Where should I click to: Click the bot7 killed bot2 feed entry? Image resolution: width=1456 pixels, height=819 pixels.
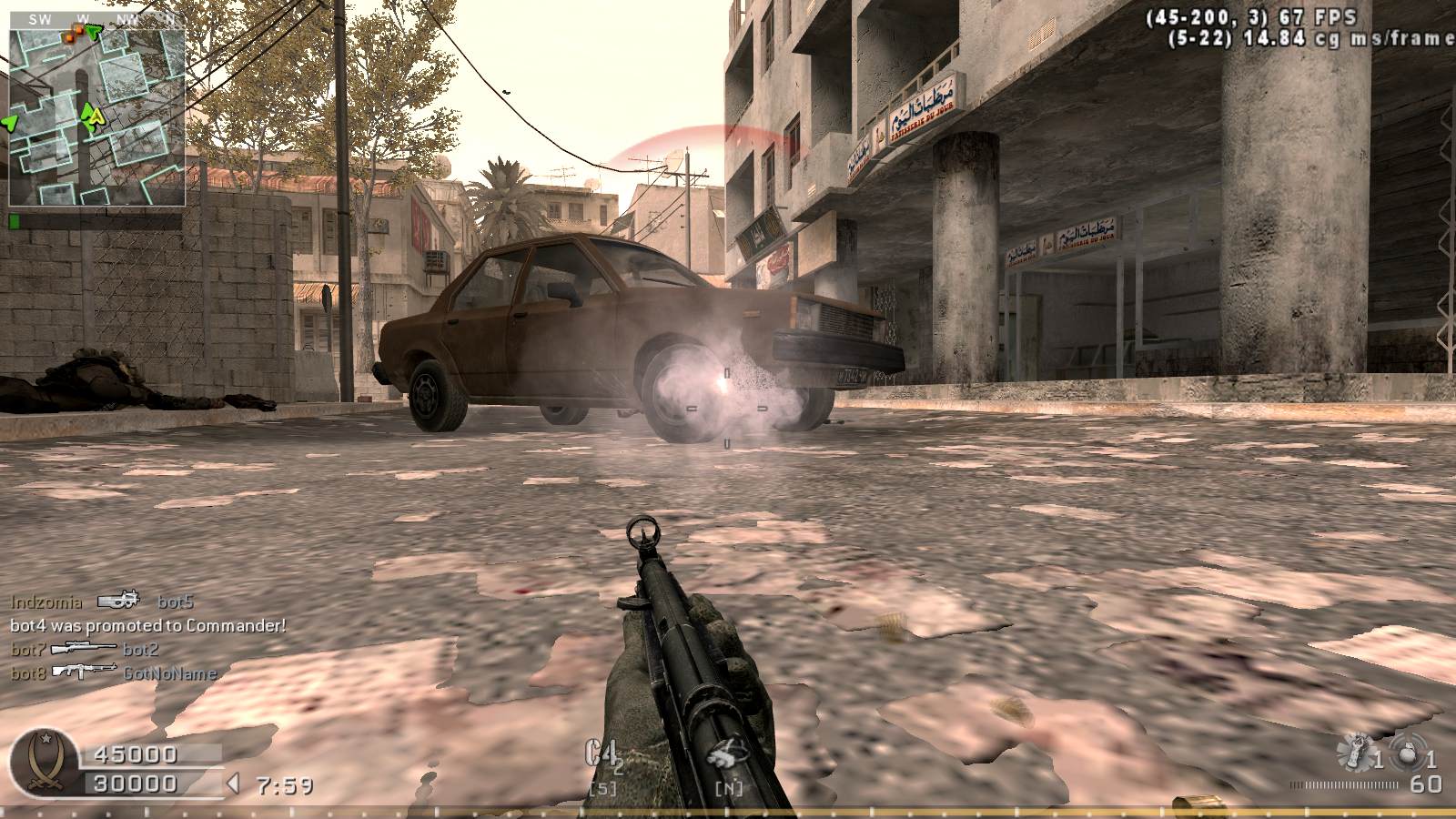pos(85,649)
